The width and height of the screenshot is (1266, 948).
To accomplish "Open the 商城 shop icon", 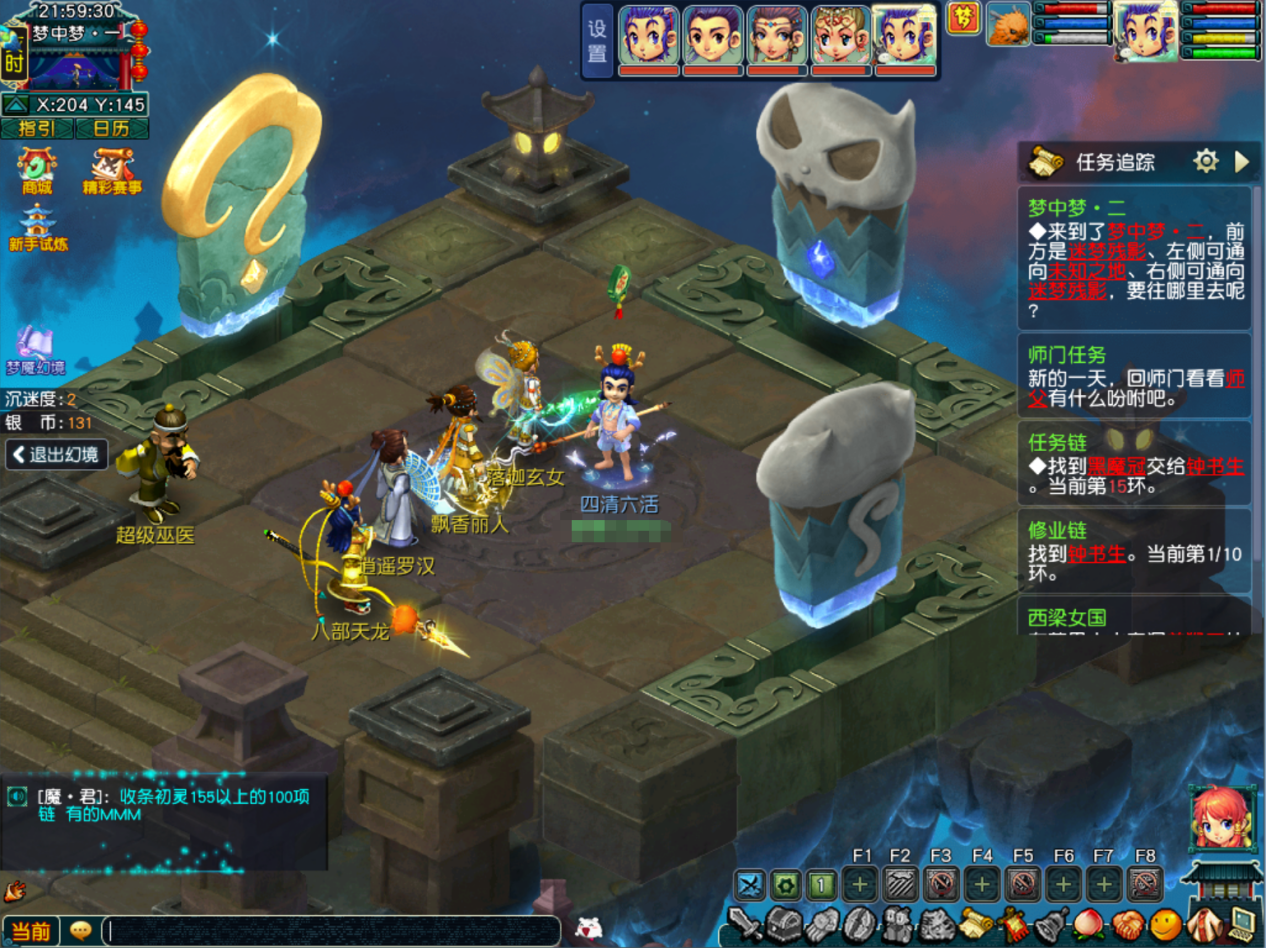I will point(37,170).
